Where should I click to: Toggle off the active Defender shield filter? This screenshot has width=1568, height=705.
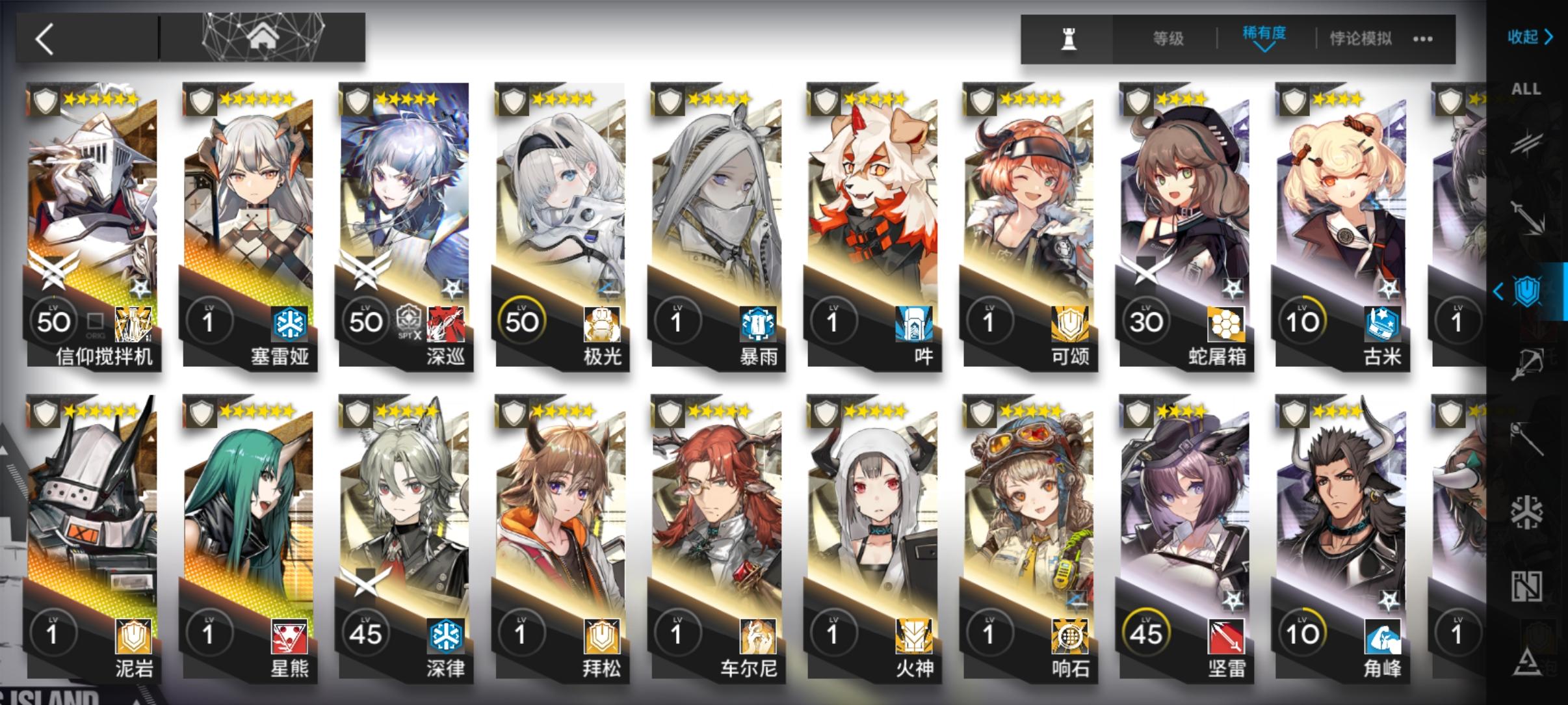[1526, 293]
